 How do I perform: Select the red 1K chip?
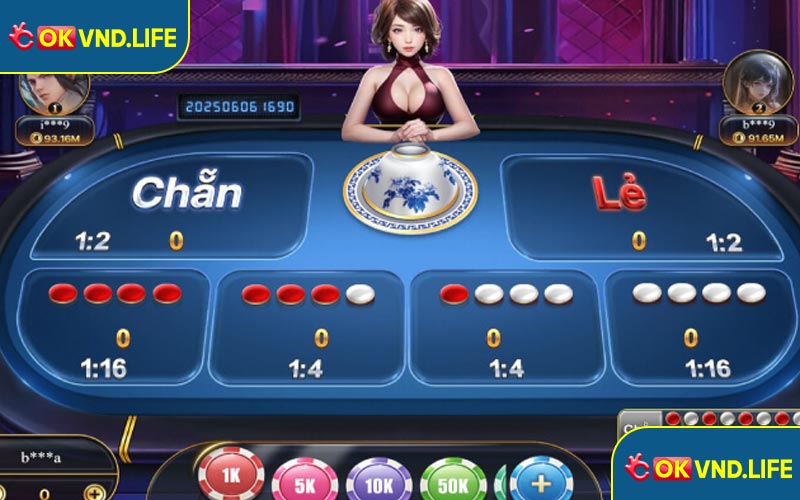coord(231,477)
